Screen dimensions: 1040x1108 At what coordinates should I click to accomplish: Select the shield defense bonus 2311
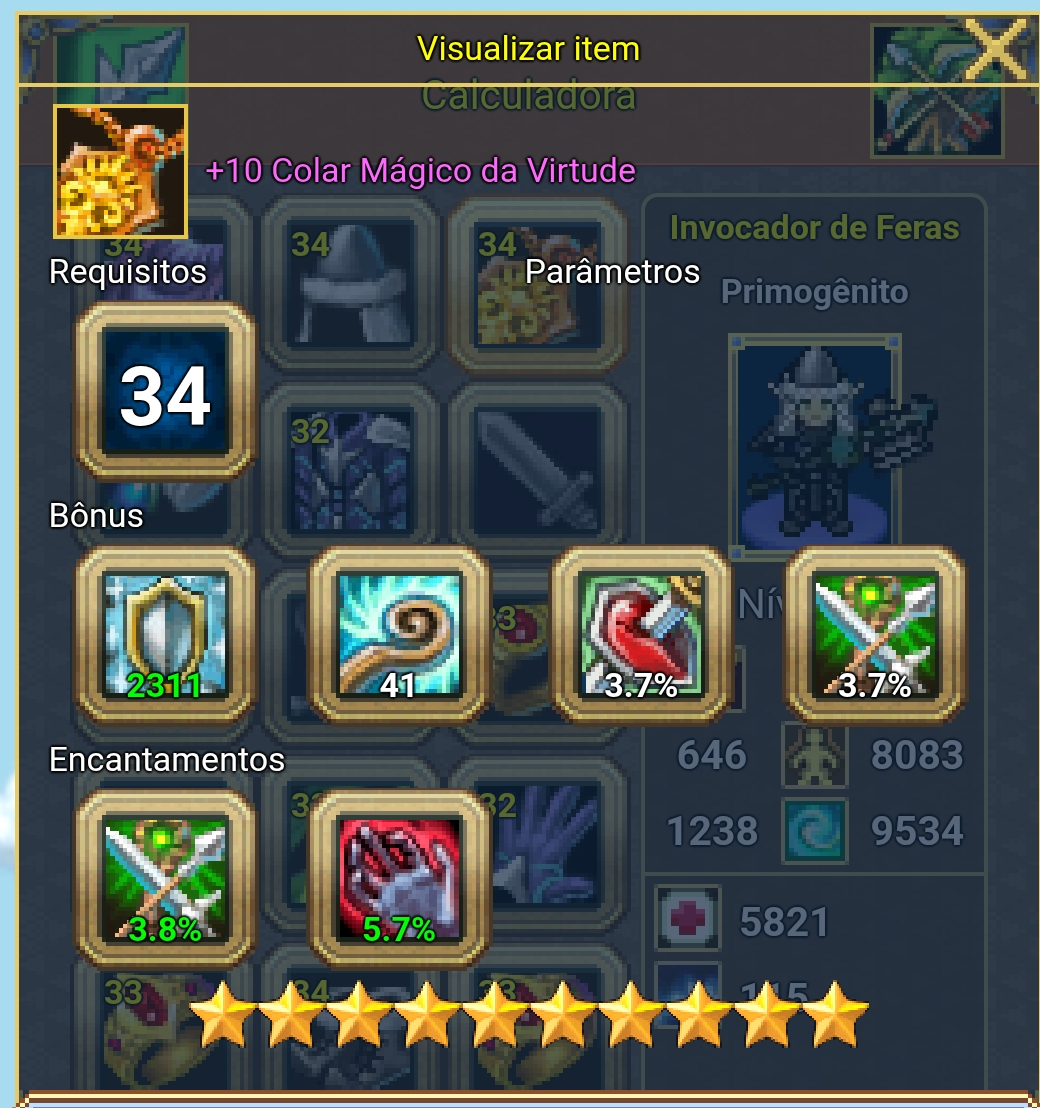[165, 636]
